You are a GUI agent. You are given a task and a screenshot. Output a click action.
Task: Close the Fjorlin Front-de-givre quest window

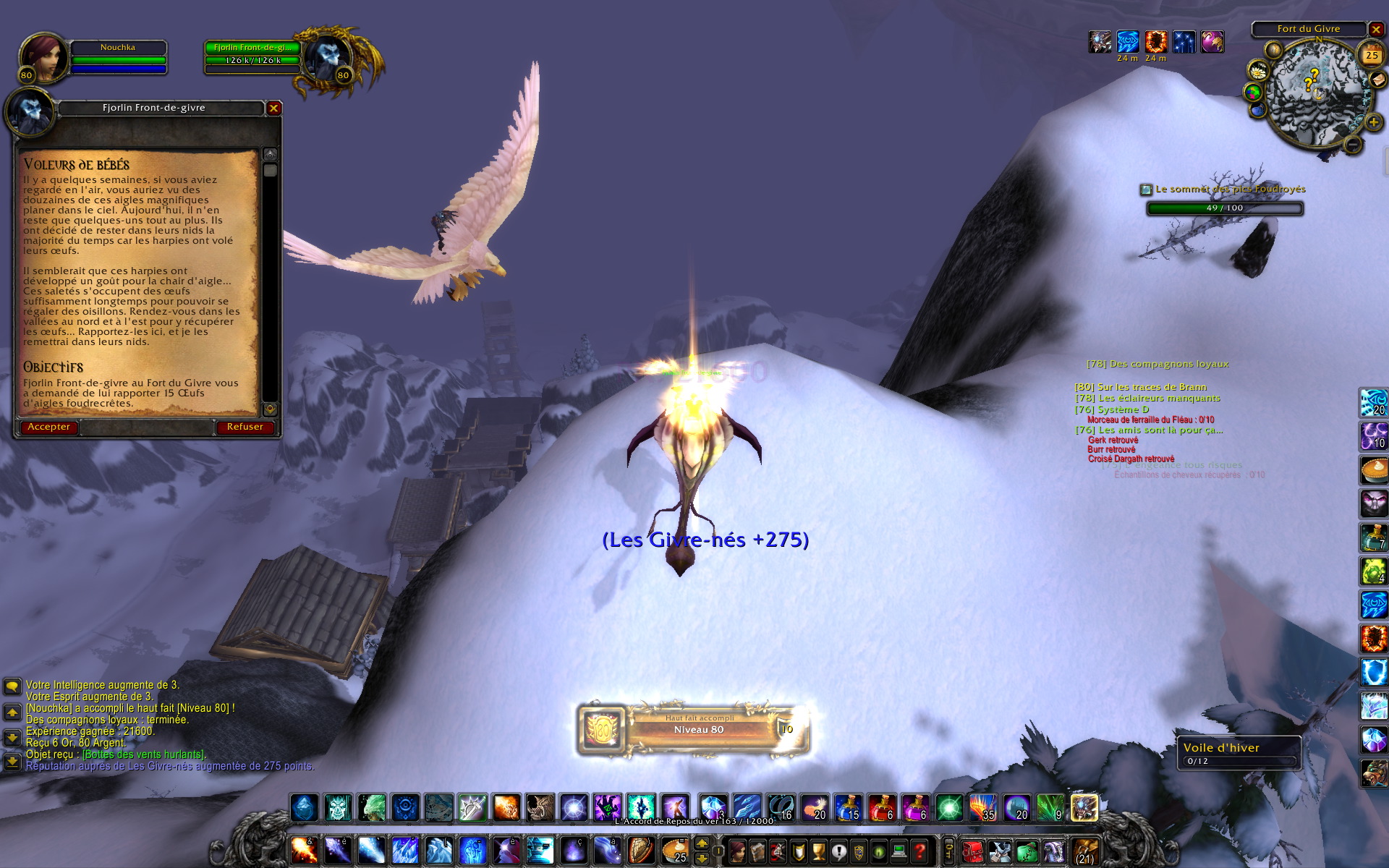pyautogui.click(x=273, y=109)
